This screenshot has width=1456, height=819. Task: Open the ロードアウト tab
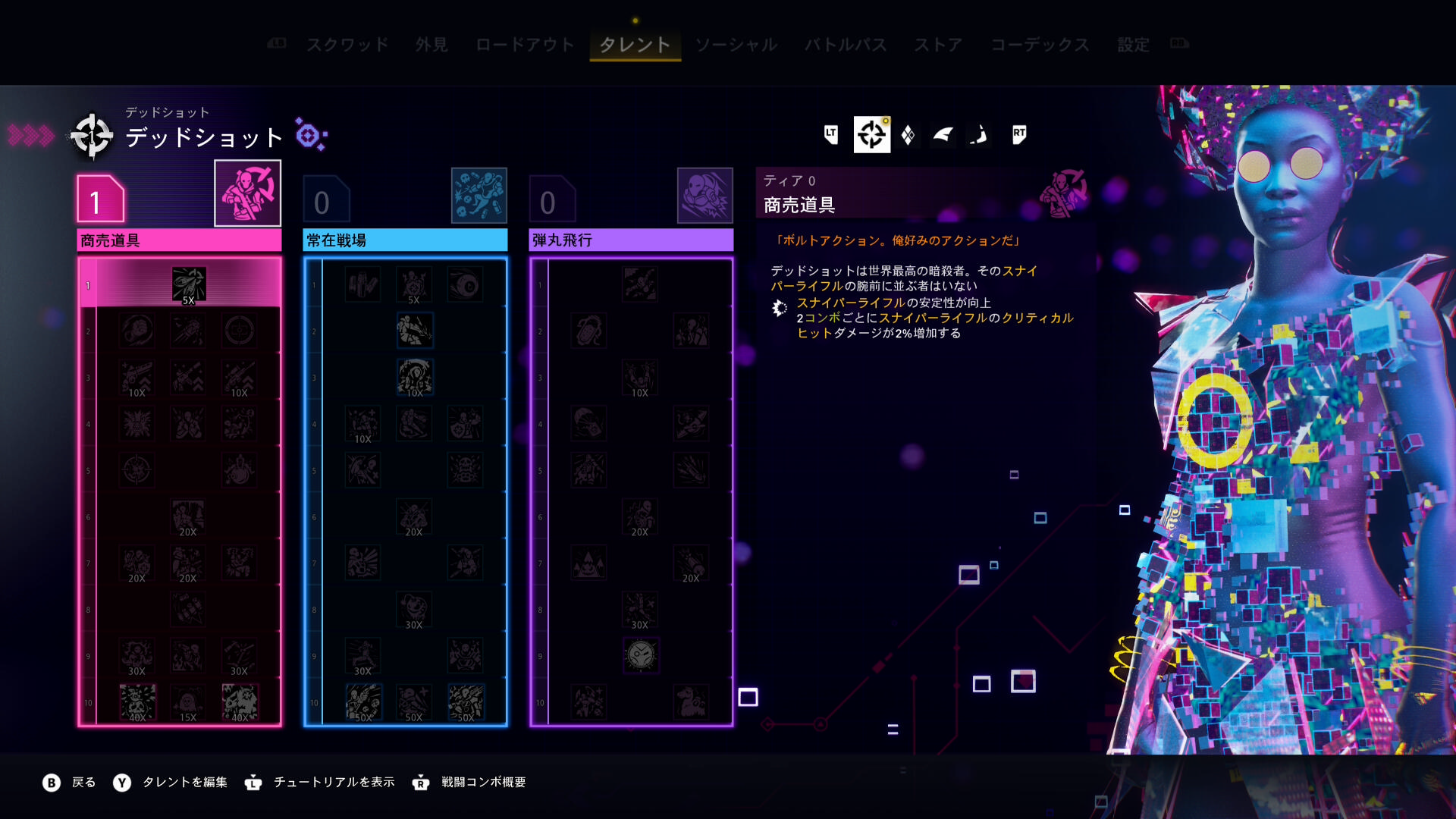[525, 45]
